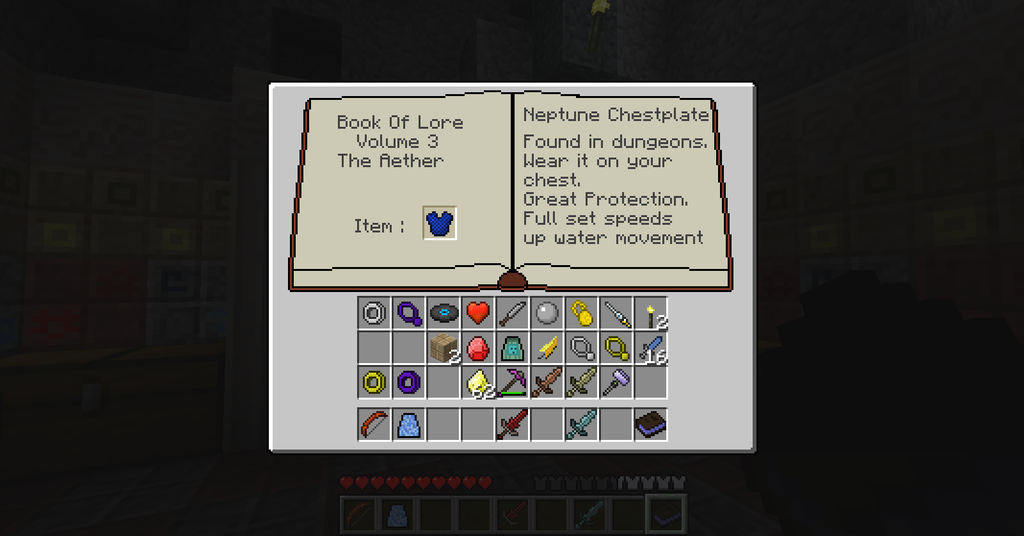1024x536 pixels.
Task: Choose the cyan diamond sword slot
Action: (581, 425)
